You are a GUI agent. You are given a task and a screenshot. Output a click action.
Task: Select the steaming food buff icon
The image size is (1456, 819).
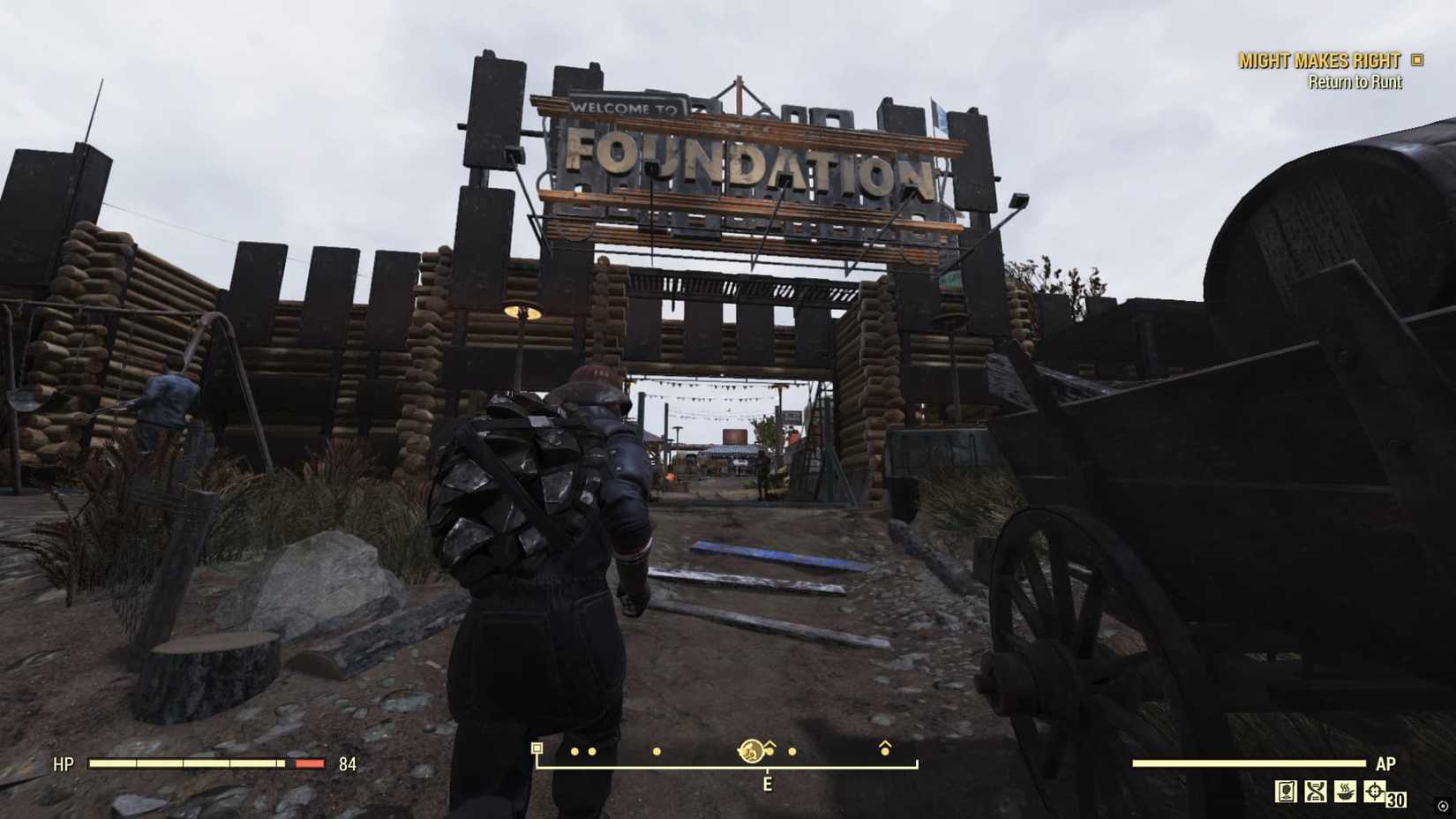click(x=1345, y=791)
